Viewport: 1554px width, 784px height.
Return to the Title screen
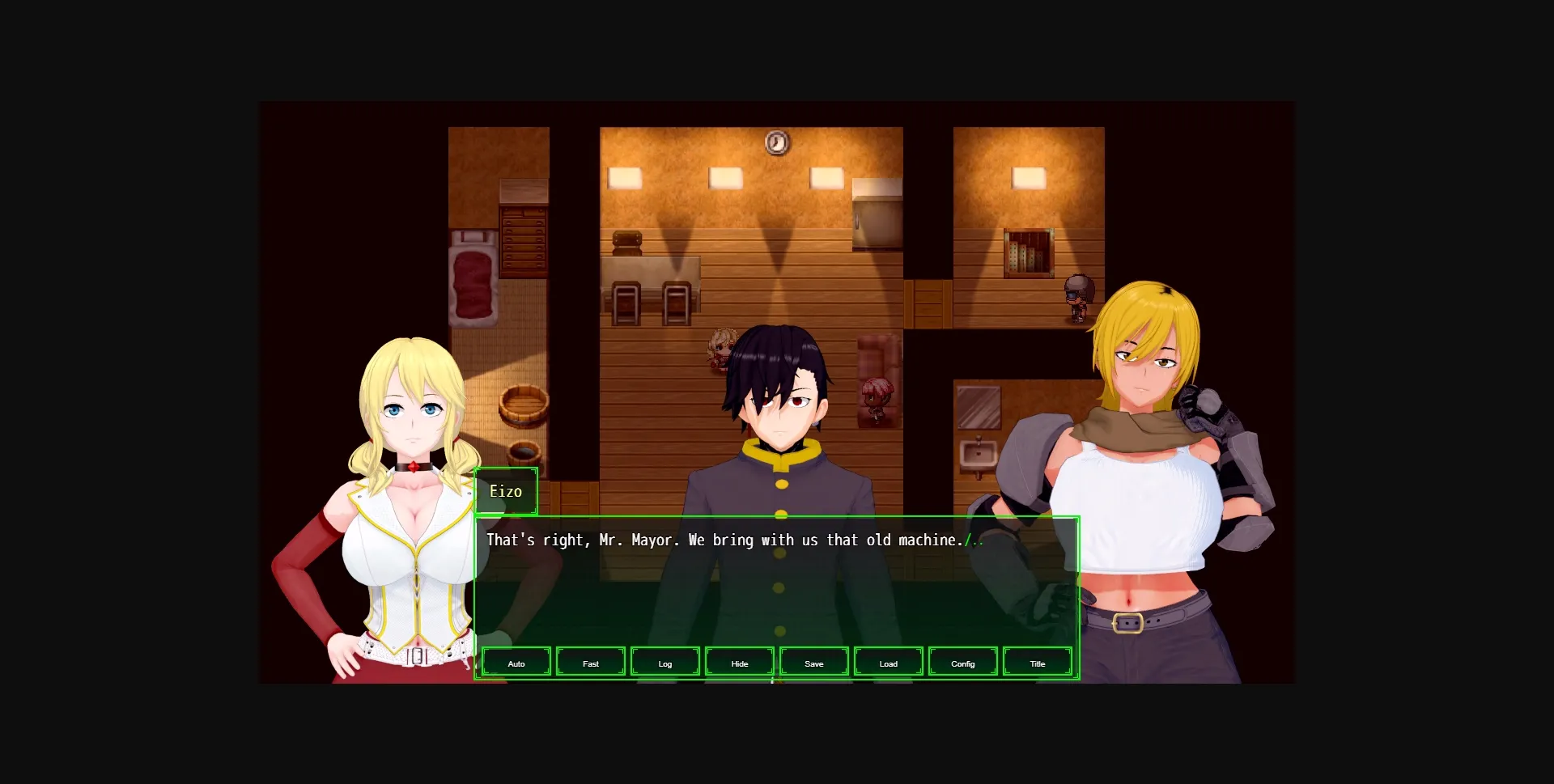click(1037, 662)
